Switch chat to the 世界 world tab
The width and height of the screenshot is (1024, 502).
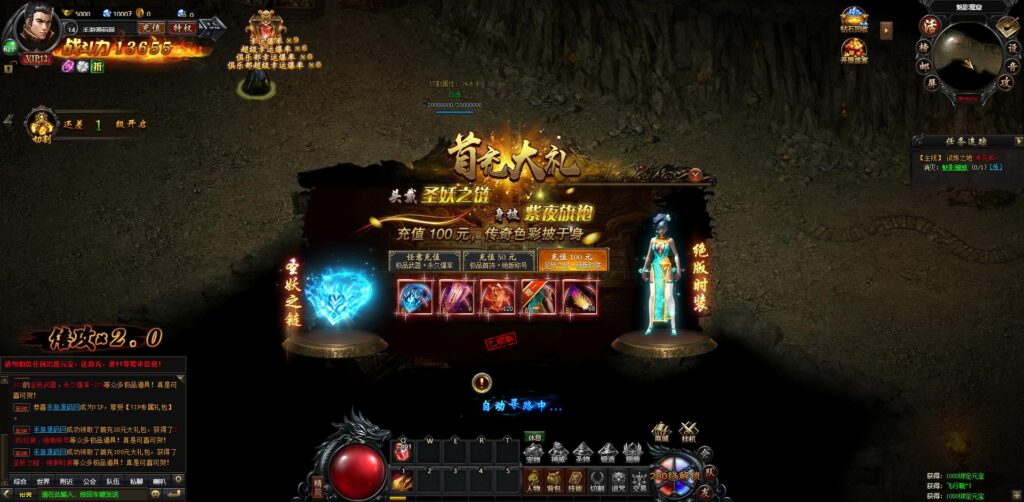click(x=44, y=481)
